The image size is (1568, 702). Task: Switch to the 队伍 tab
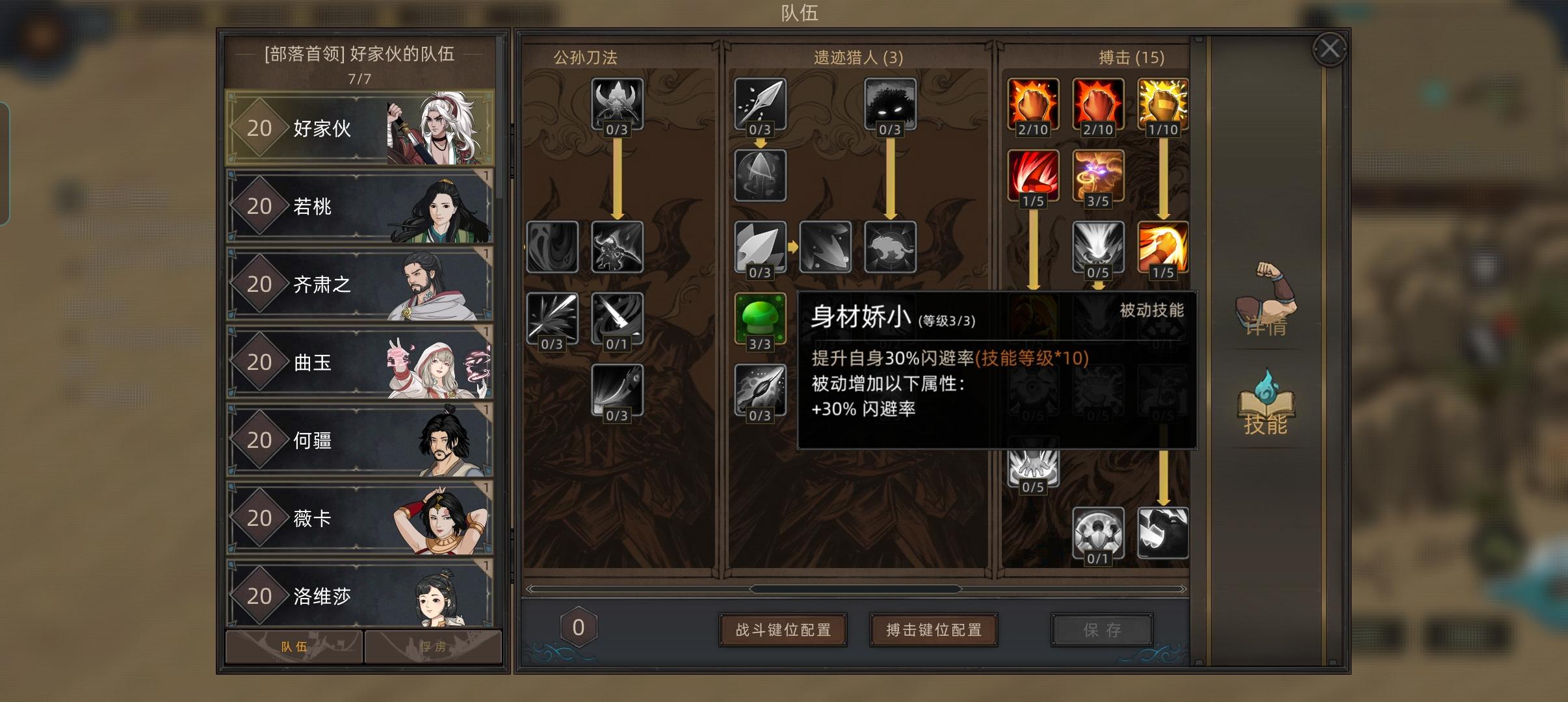click(293, 646)
